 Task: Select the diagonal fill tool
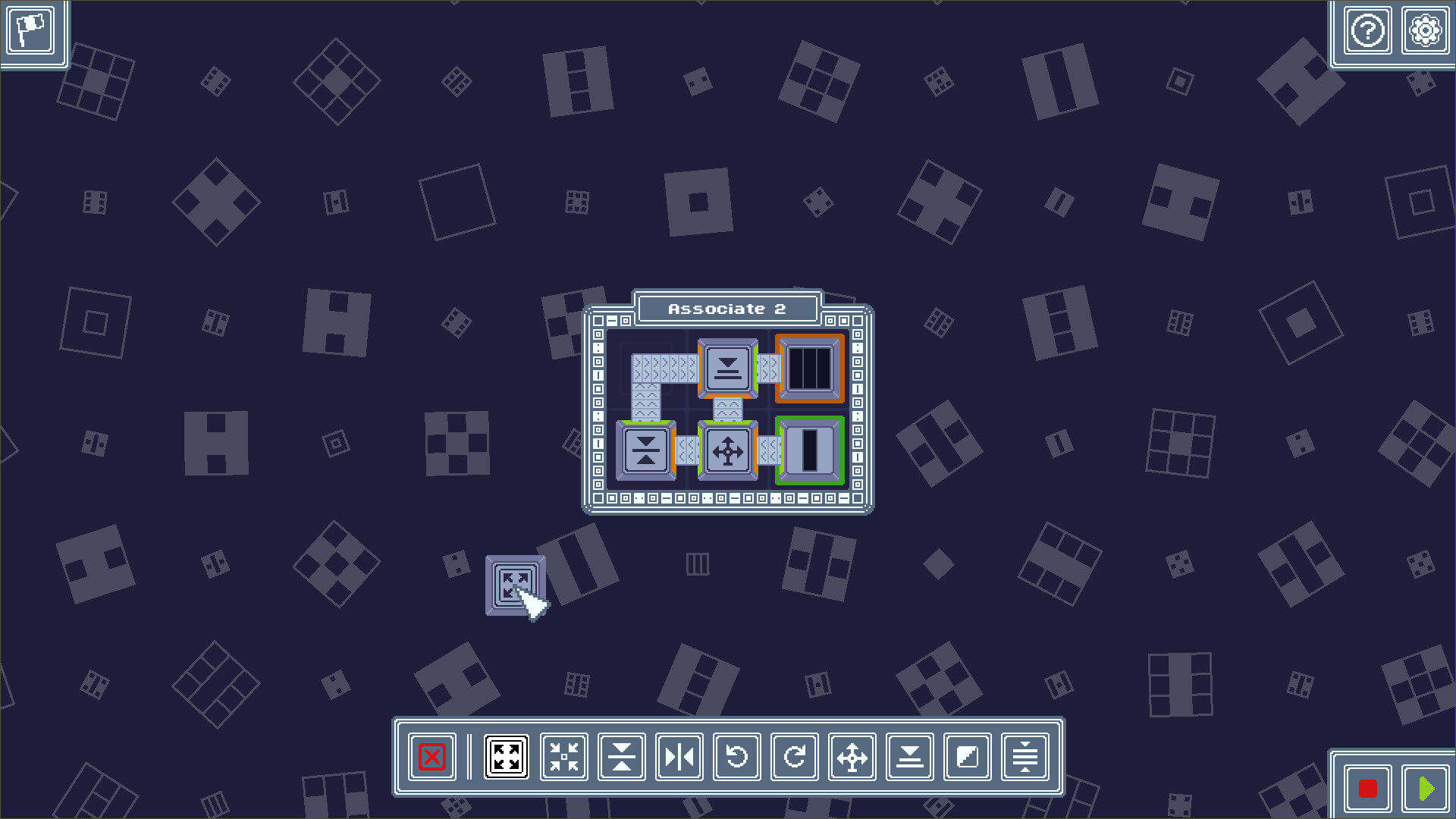coord(968,756)
